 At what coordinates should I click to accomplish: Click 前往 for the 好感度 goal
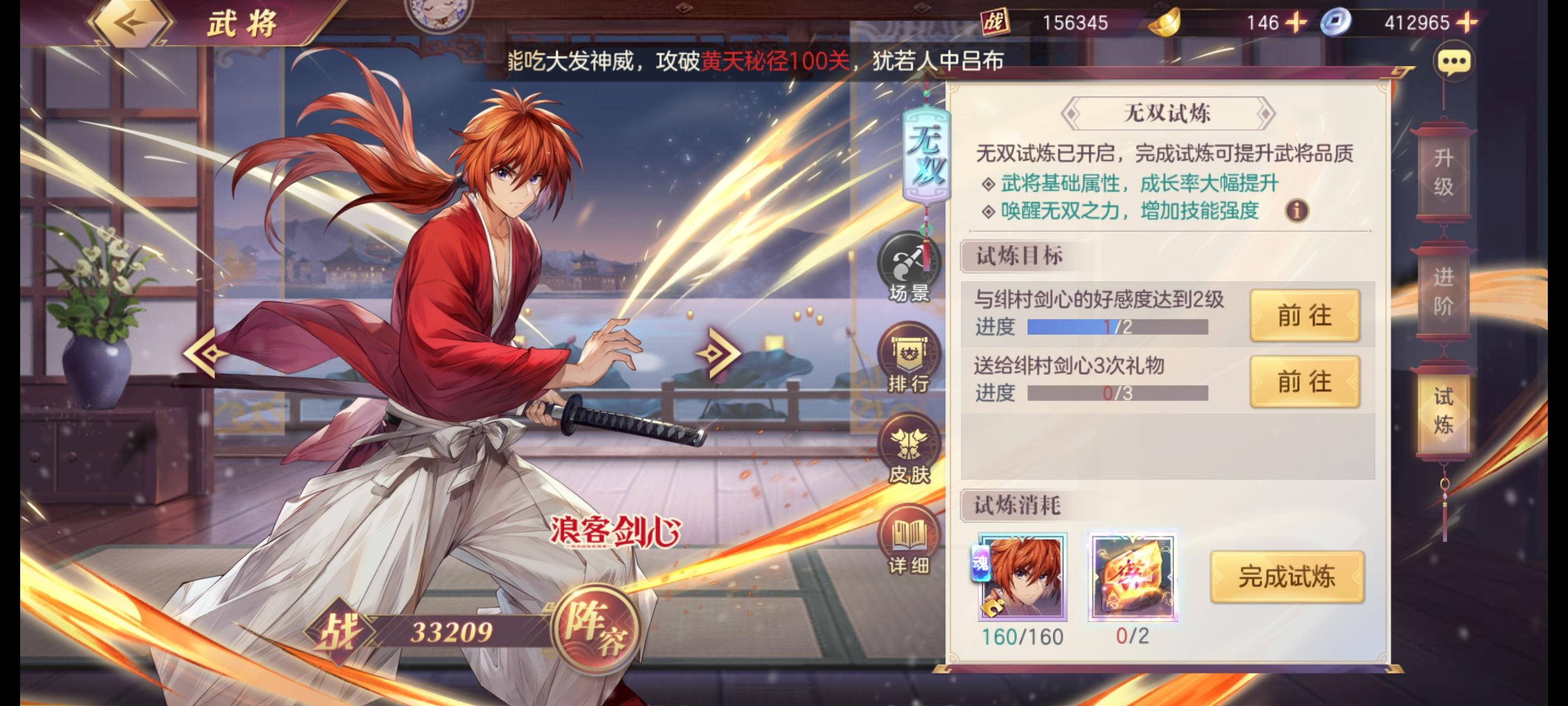point(1305,314)
